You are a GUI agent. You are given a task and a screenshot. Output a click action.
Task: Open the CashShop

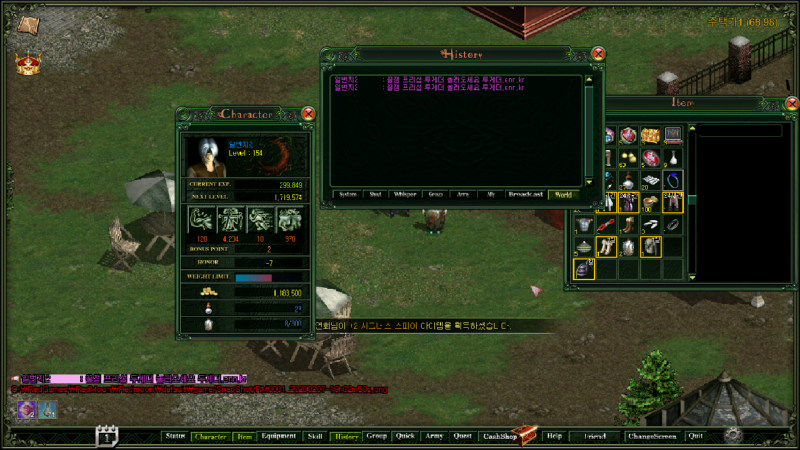point(498,436)
